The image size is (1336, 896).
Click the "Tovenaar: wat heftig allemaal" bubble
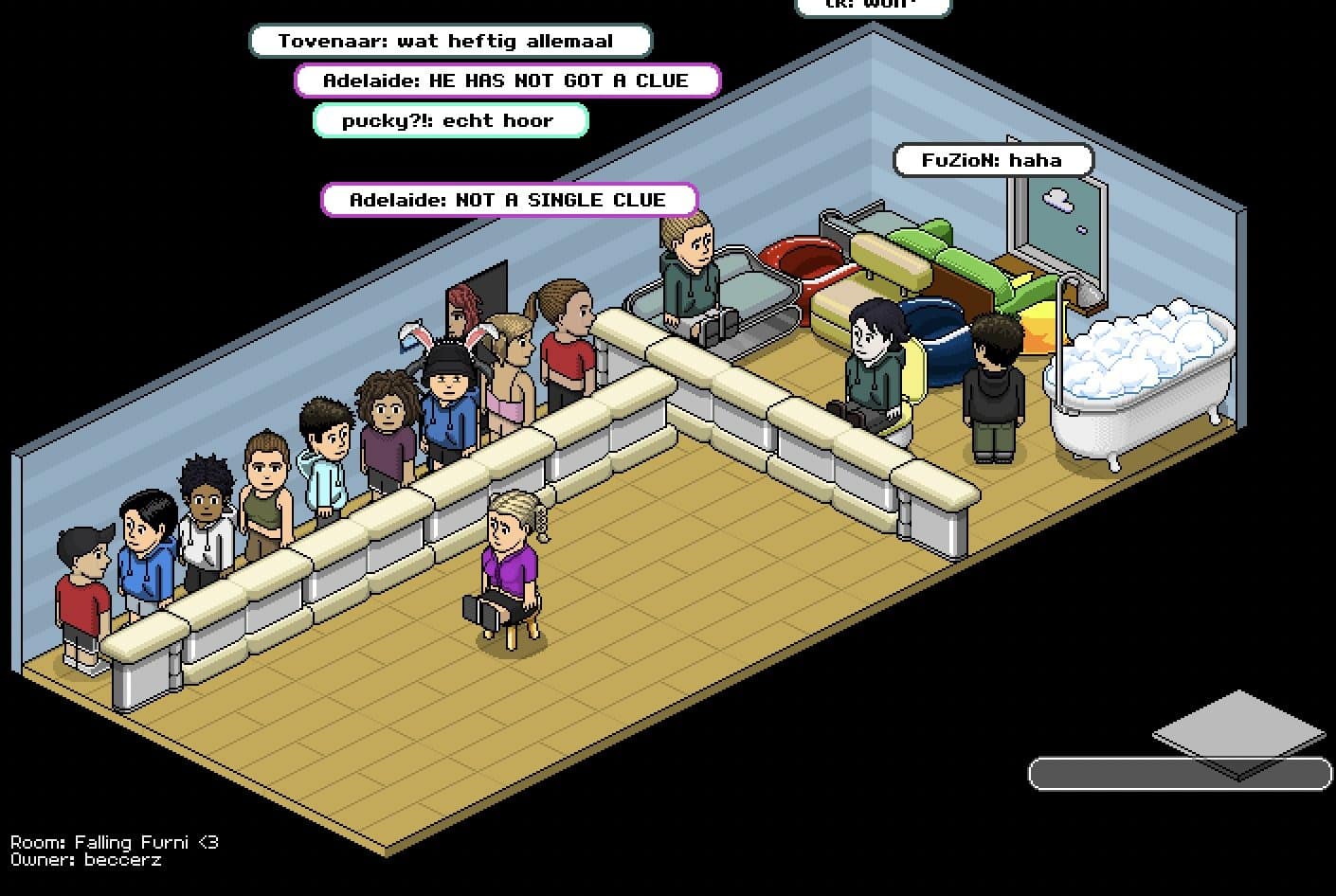tap(451, 41)
